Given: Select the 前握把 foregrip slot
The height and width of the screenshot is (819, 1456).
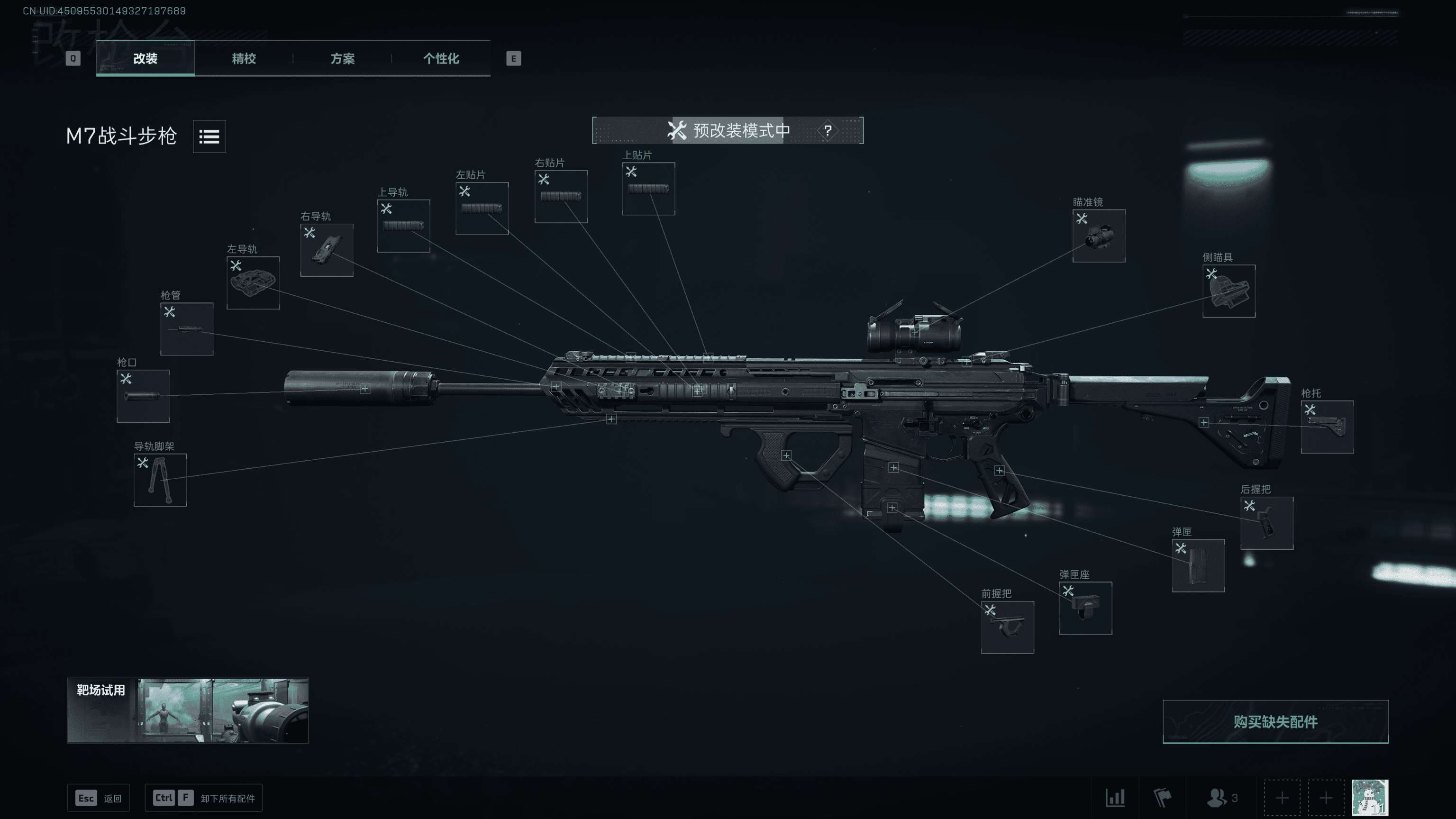Looking at the screenshot, I should coord(1007,627).
